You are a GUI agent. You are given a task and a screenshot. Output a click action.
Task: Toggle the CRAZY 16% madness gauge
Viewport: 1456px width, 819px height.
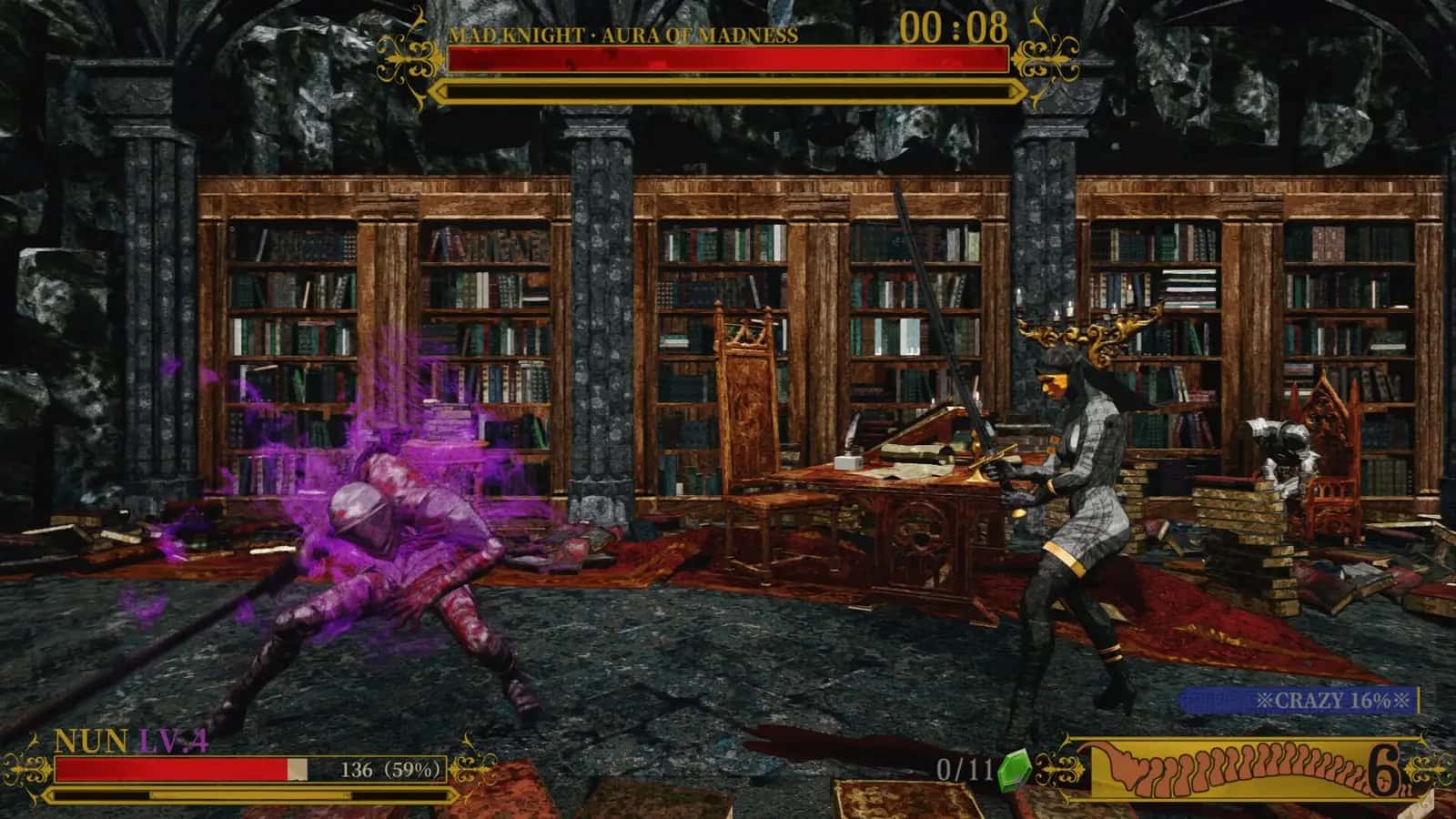[x=1299, y=700]
